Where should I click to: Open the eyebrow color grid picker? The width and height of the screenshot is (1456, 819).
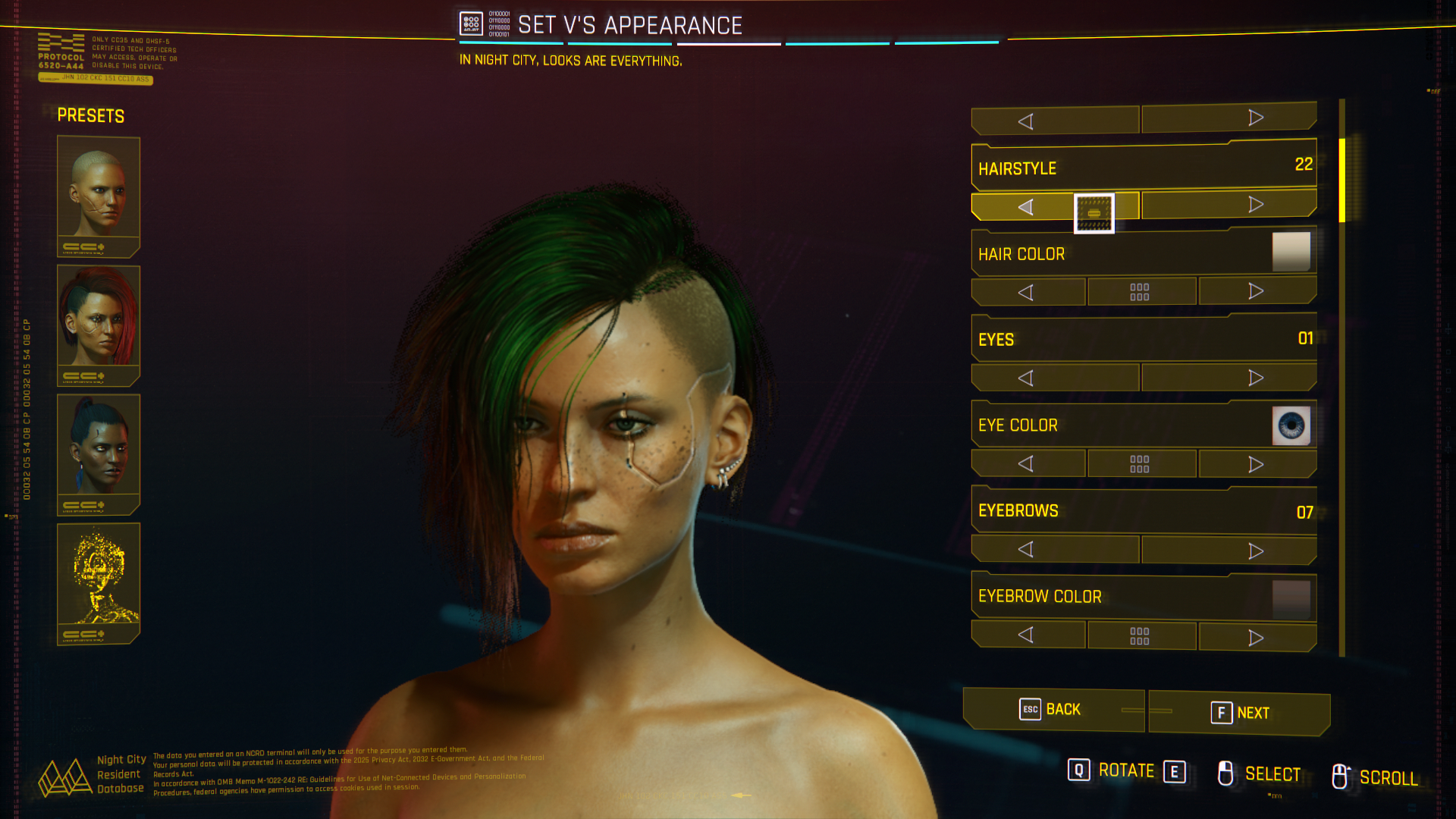pos(1140,635)
